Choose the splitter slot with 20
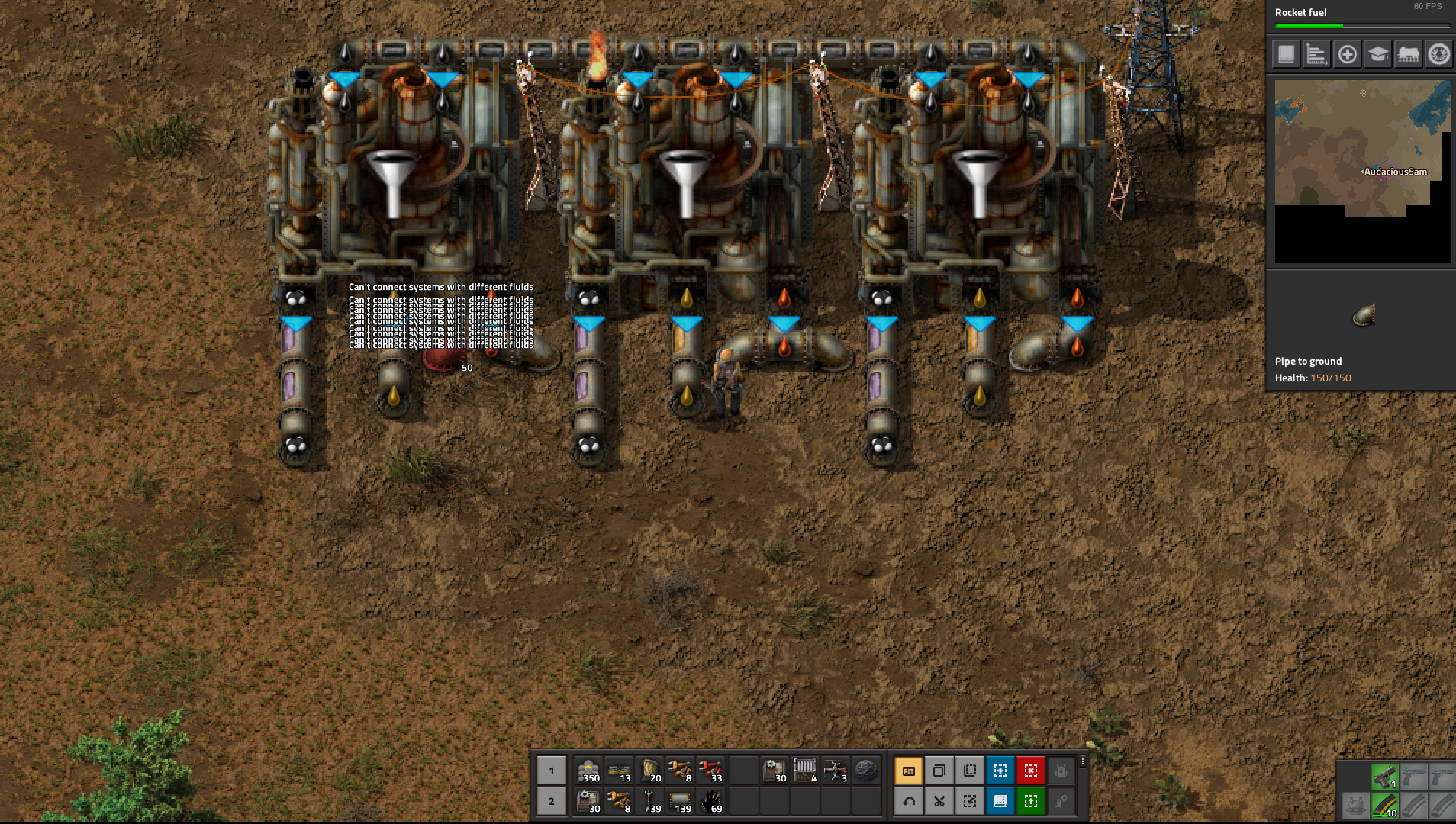The image size is (1456, 824). coord(649,771)
